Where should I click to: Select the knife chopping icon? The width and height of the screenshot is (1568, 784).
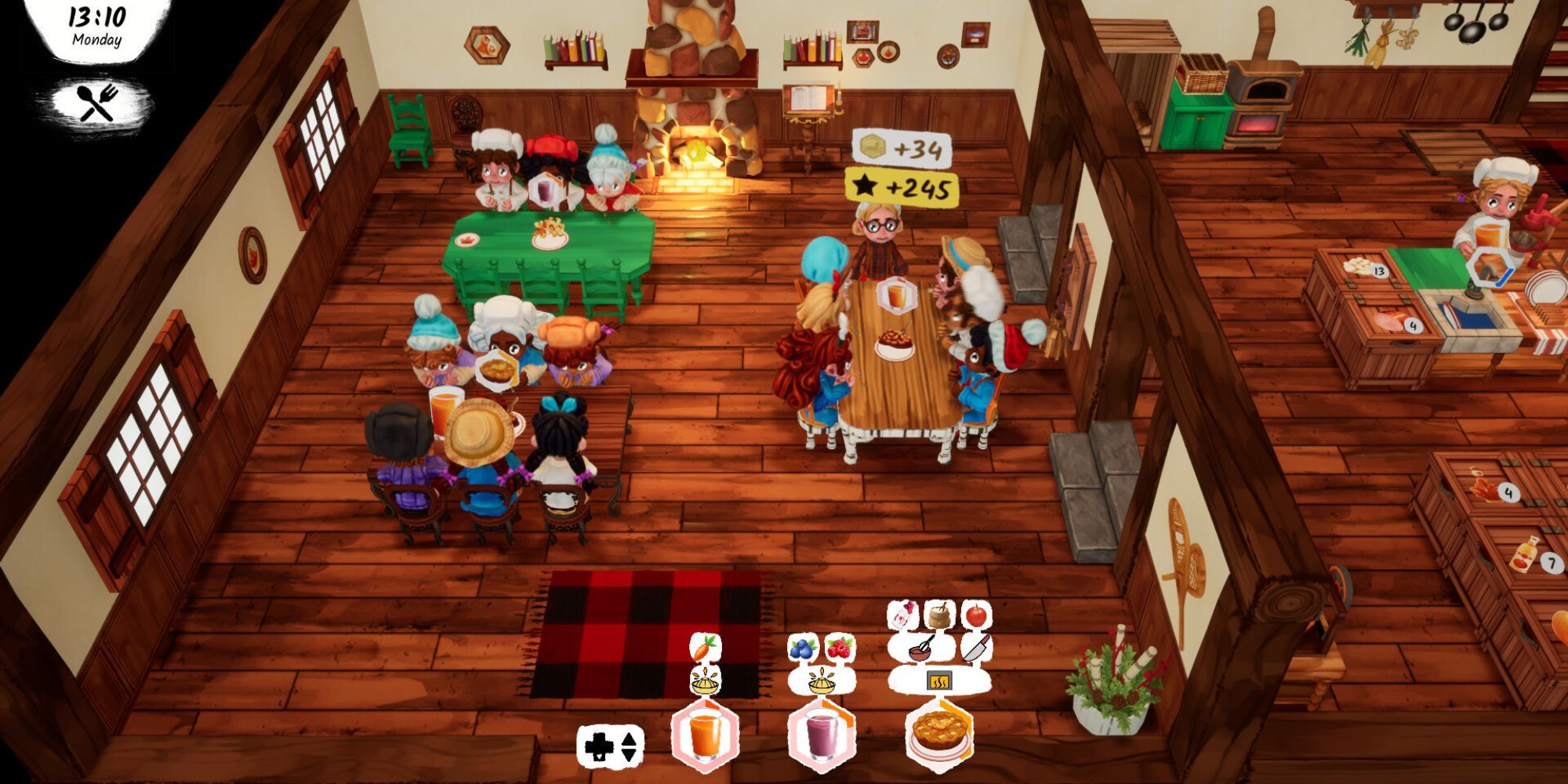click(x=977, y=648)
